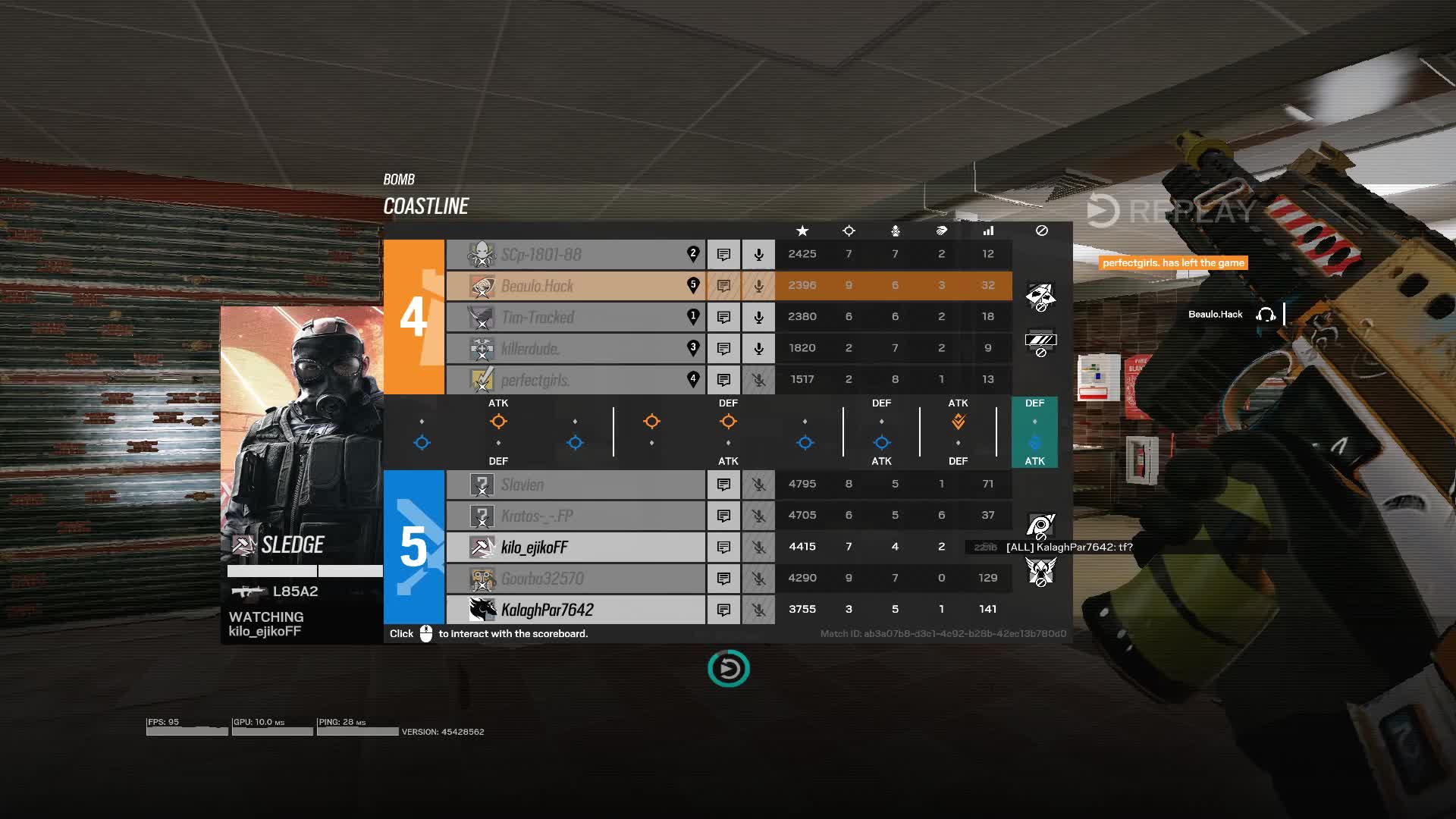
Task: Select the kills crosshair column header
Action: (849, 231)
